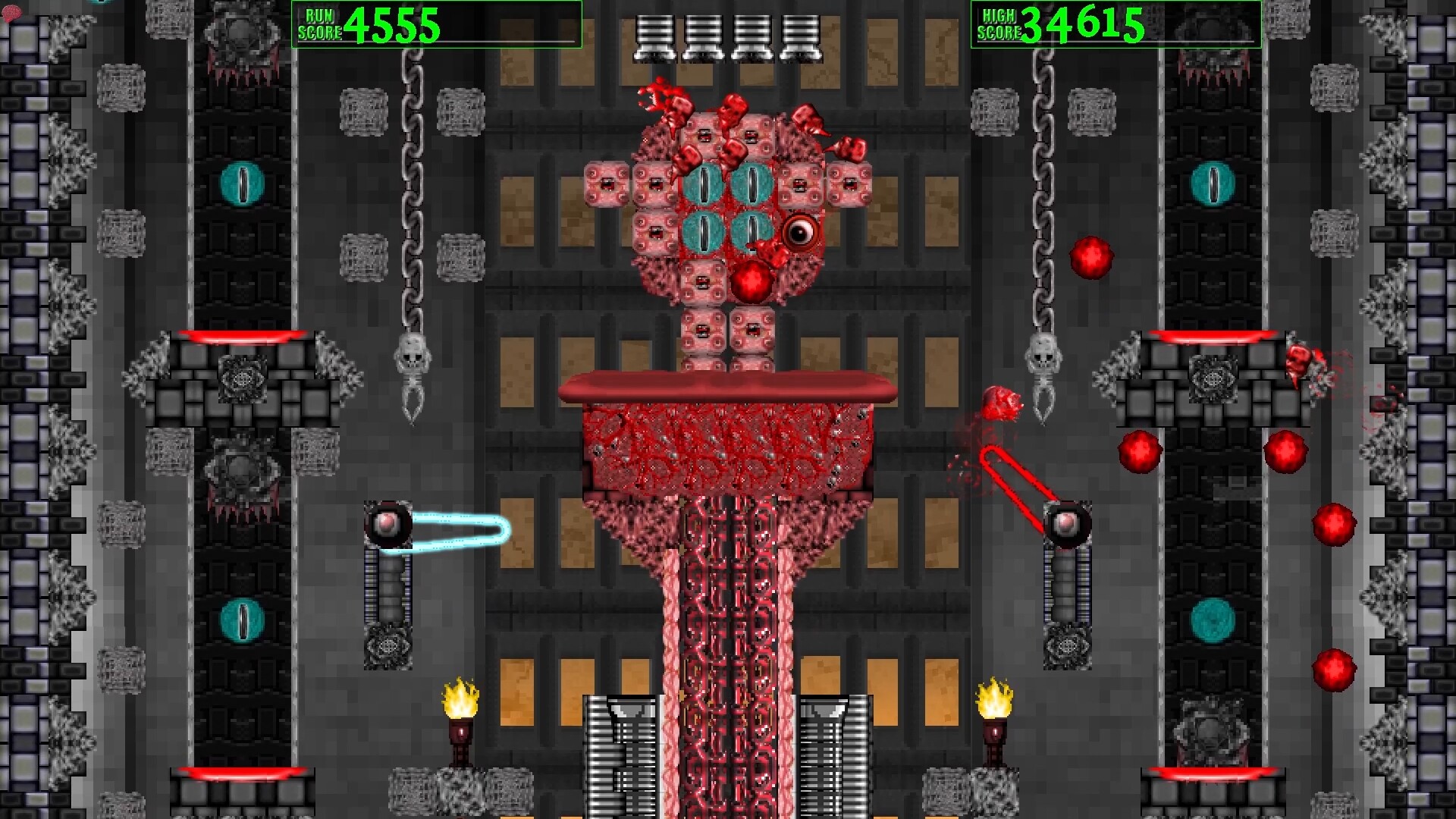
Task: Click the teal eye emblem on the right pillar
Action: click(1213, 182)
